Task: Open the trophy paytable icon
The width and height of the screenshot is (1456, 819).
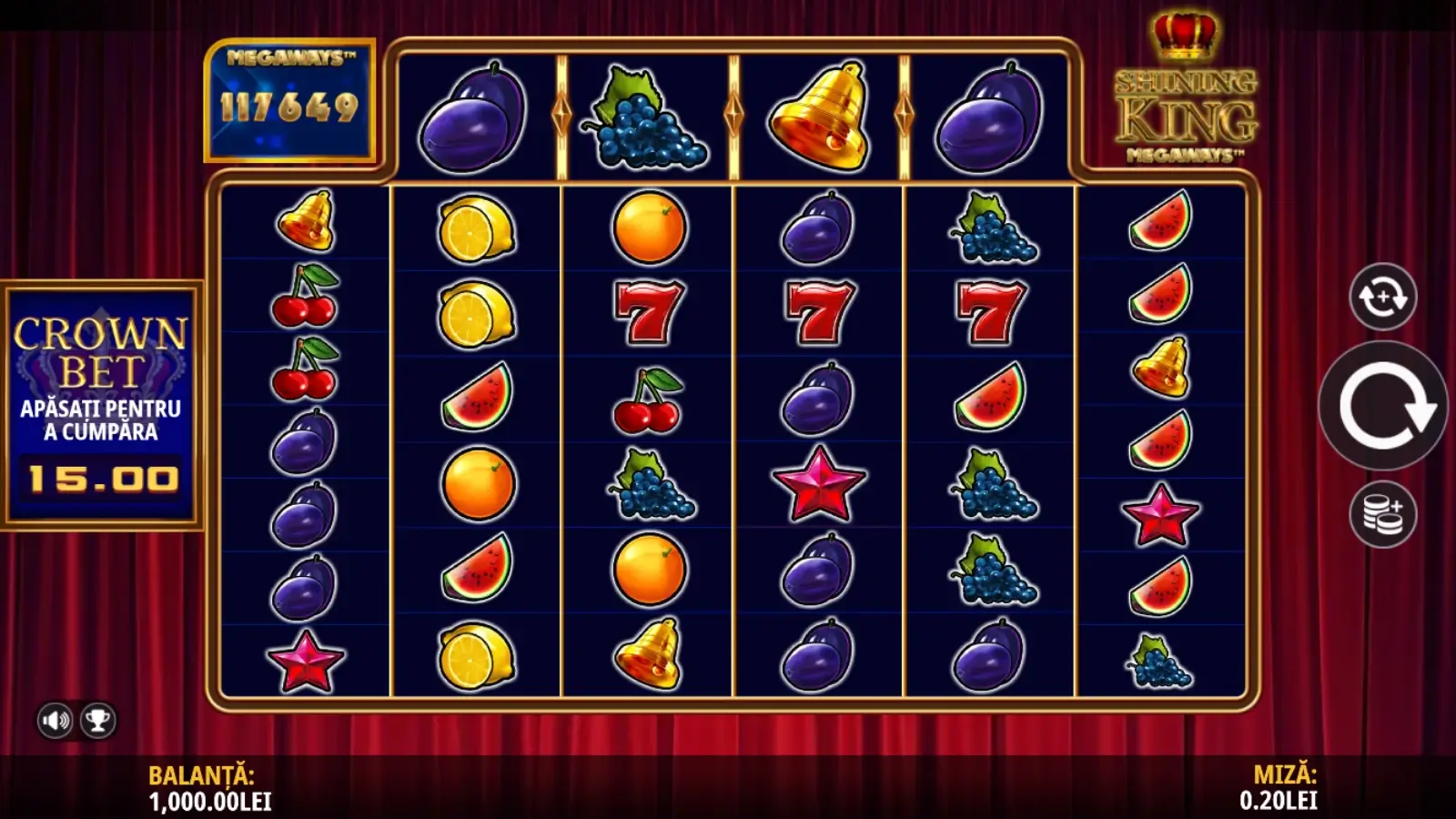Action: (97, 721)
